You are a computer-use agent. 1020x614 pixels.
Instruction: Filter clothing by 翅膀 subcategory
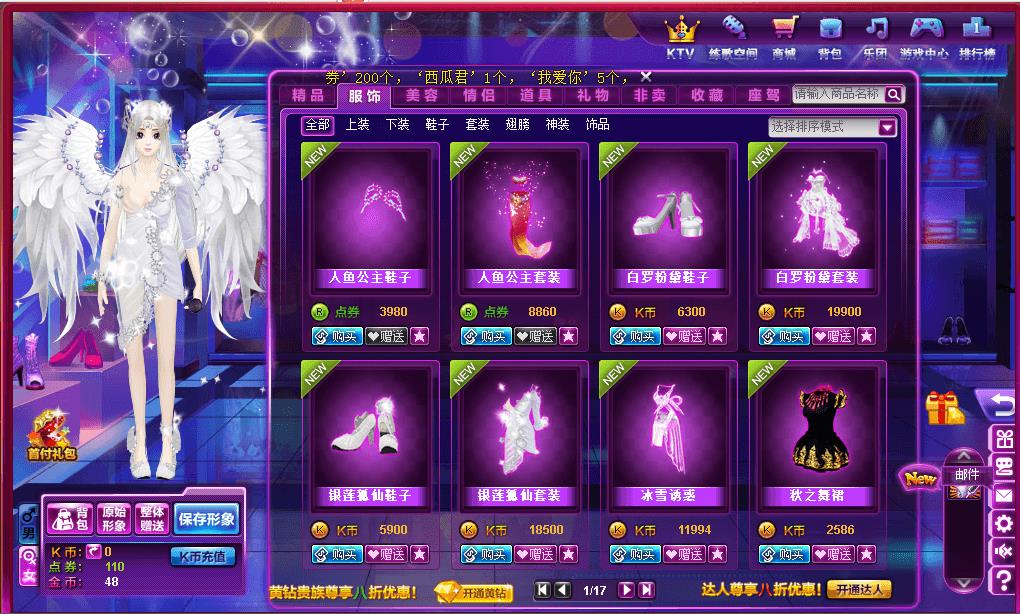click(517, 125)
